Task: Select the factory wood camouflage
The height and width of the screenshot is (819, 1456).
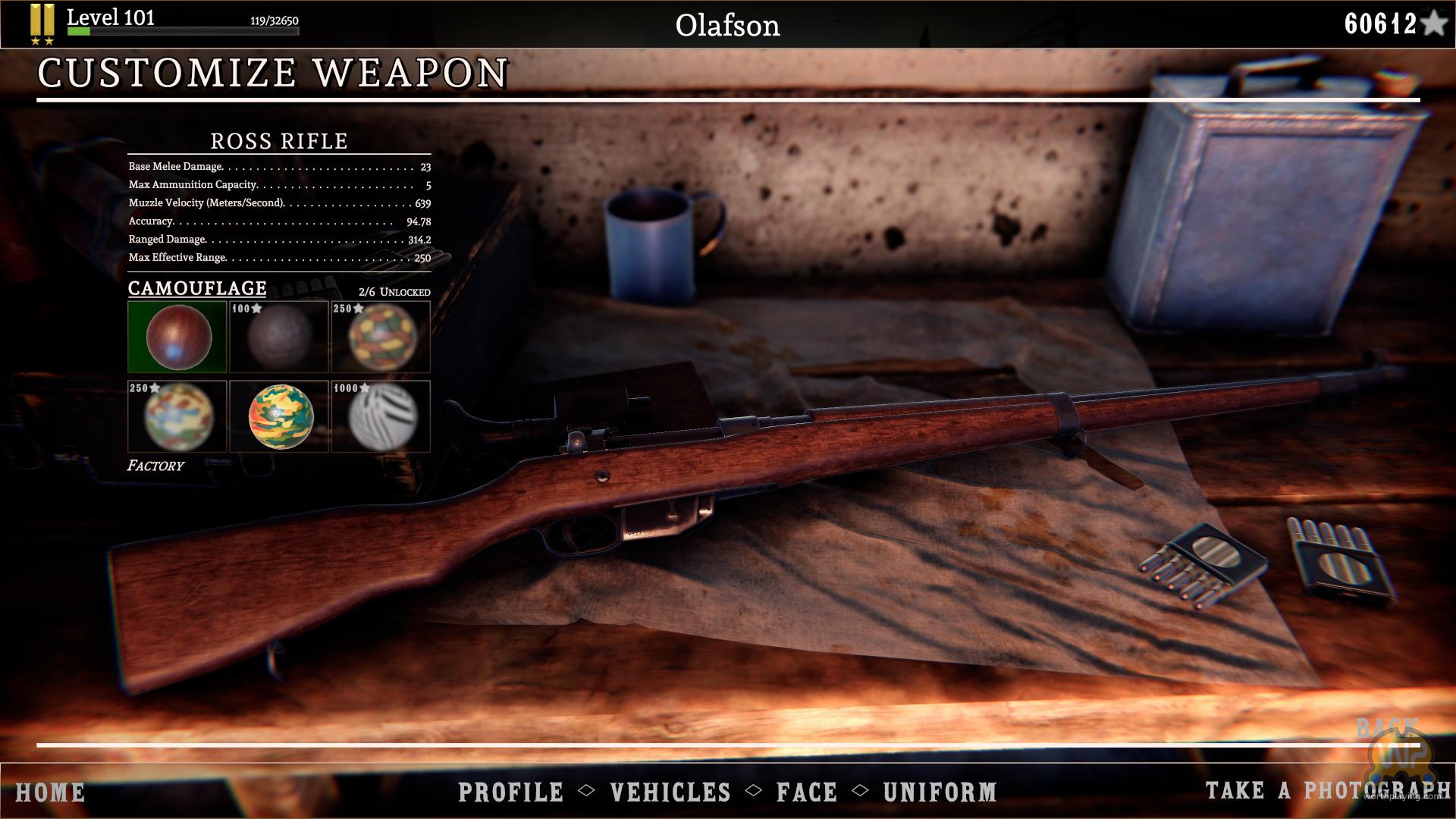Action: pyautogui.click(x=177, y=337)
